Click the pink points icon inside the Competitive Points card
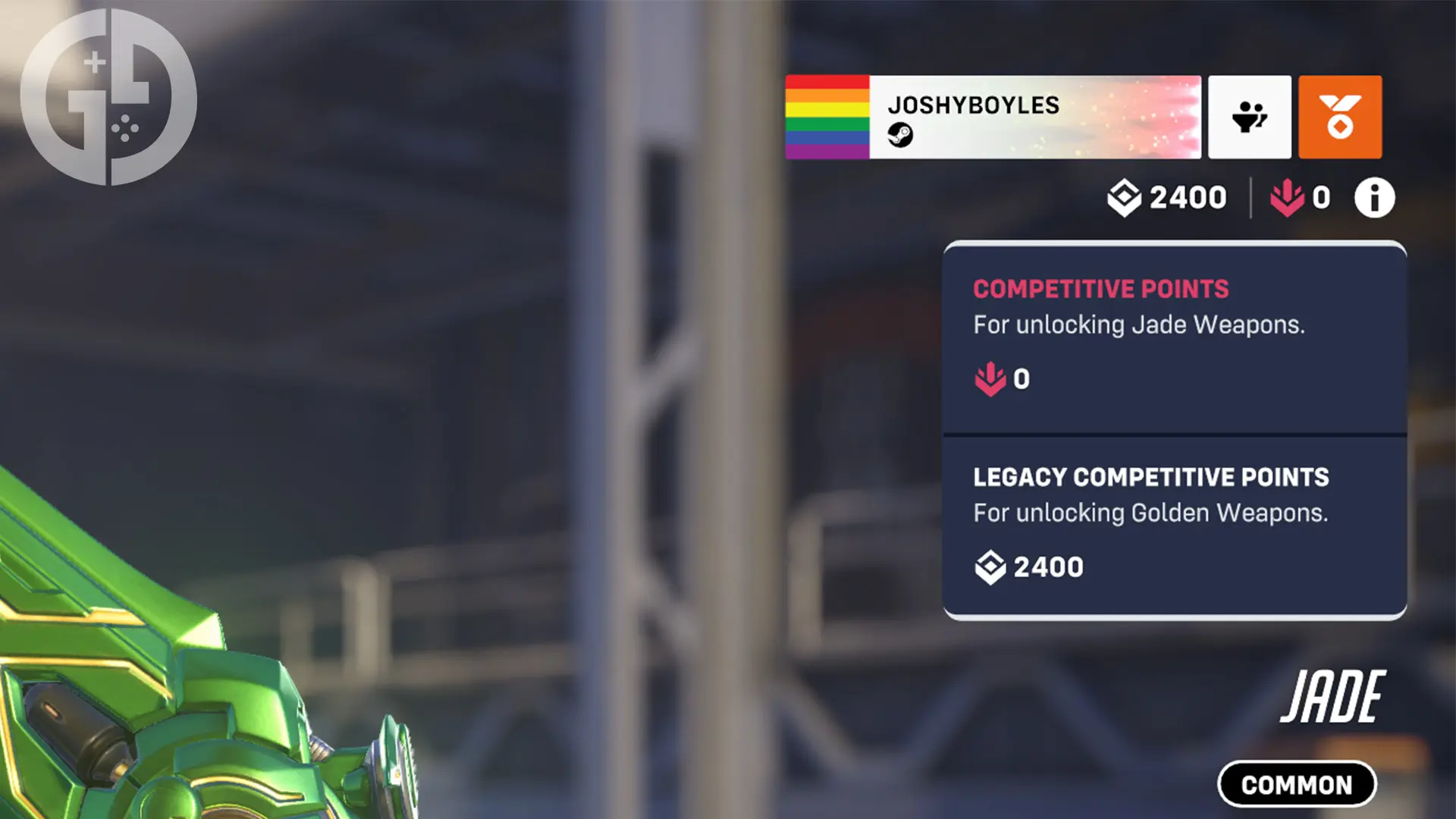 click(x=991, y=378)
